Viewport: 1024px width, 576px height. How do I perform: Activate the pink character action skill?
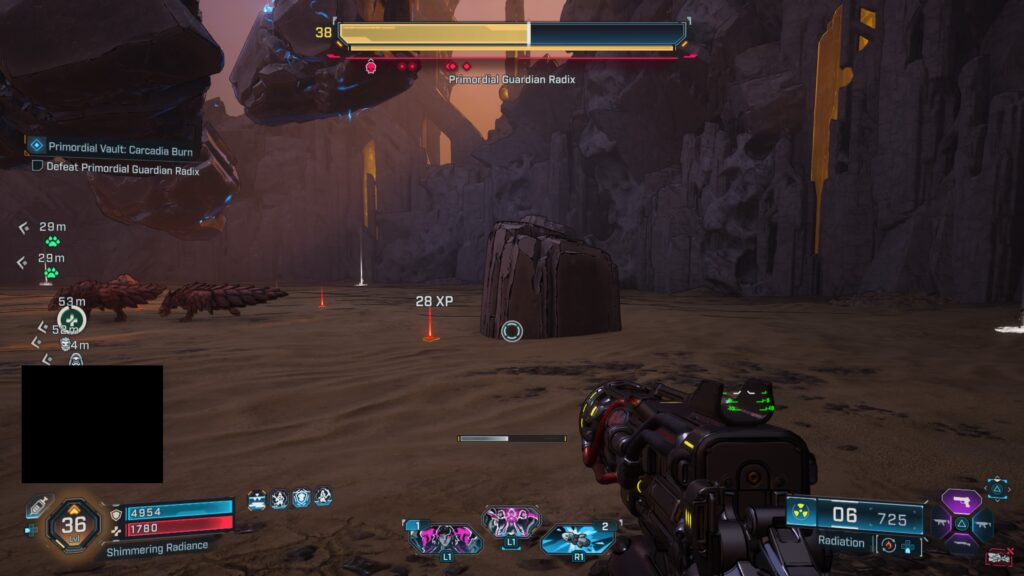pyautogui.click(x=511, y=521)
